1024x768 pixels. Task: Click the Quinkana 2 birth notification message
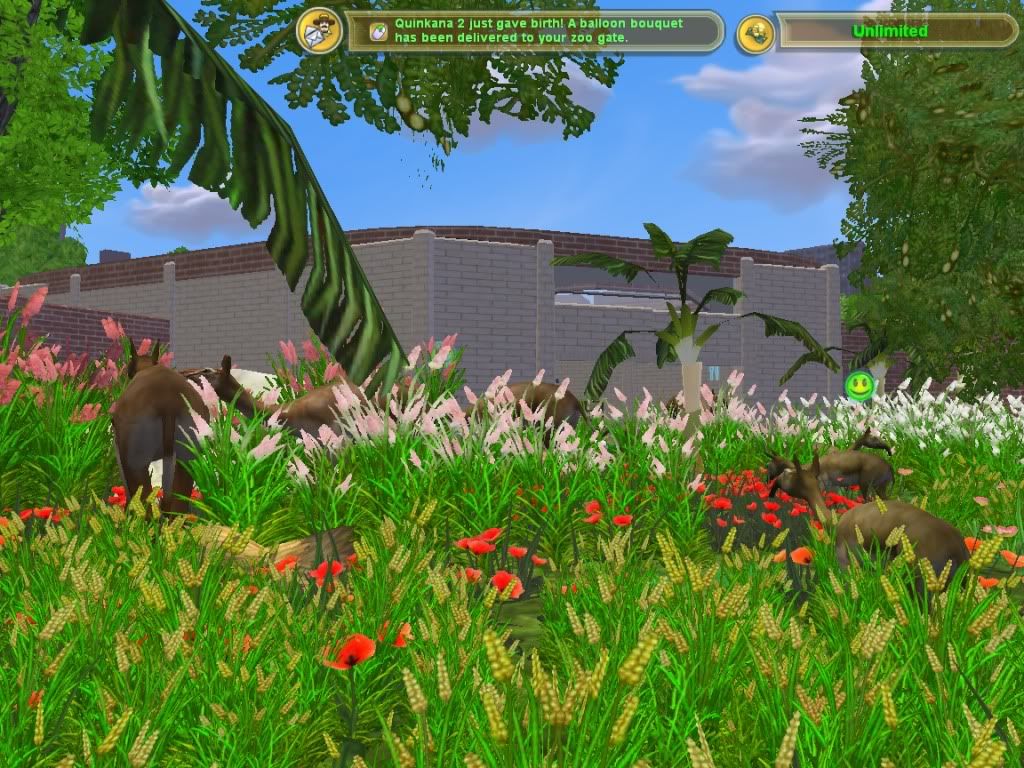tap(532, 31)
